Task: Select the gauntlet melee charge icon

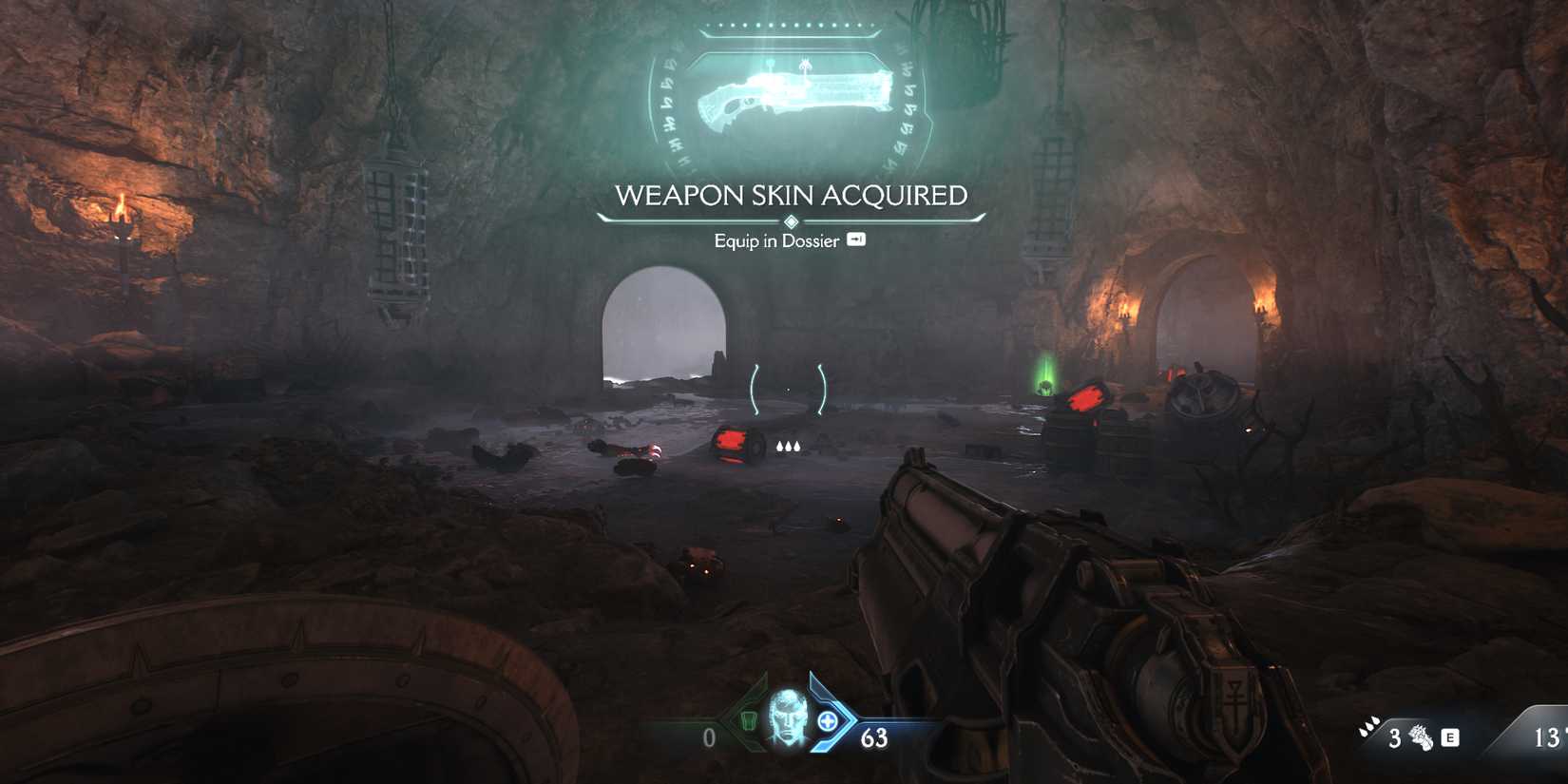Action: [x=1422, y=738]
